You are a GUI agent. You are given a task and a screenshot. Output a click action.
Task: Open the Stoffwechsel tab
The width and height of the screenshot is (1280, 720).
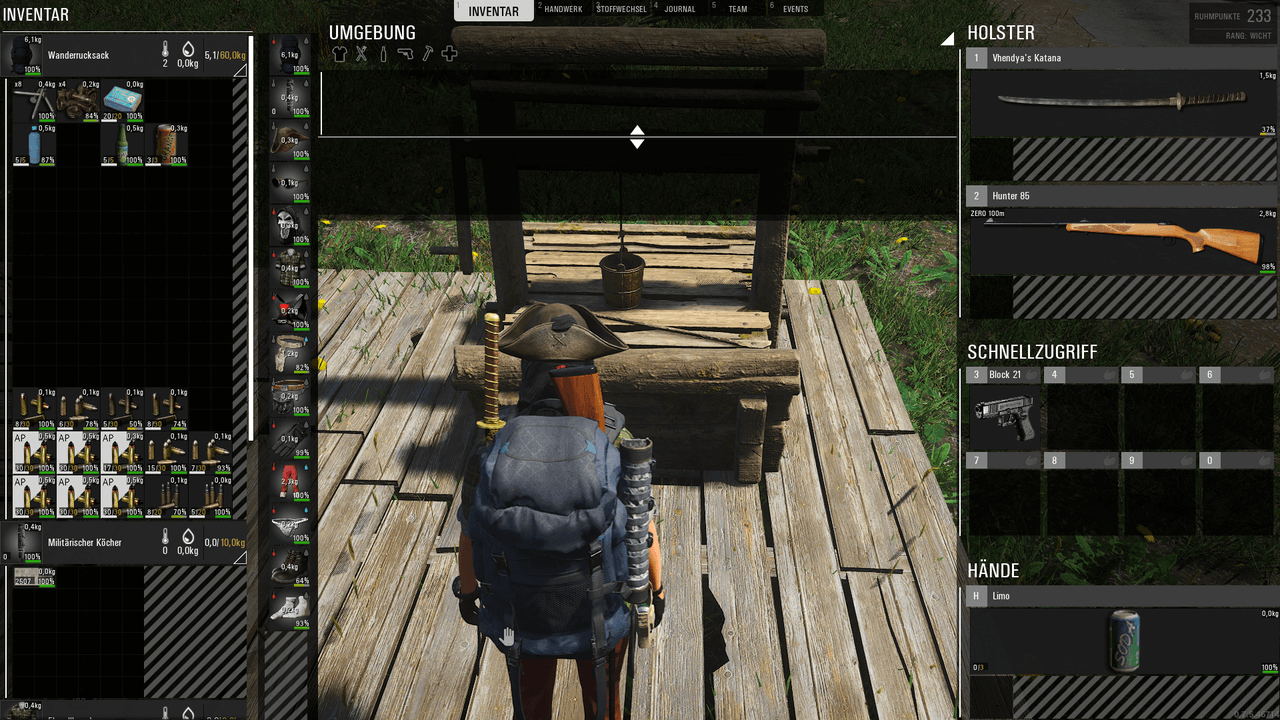click(621, 9)
